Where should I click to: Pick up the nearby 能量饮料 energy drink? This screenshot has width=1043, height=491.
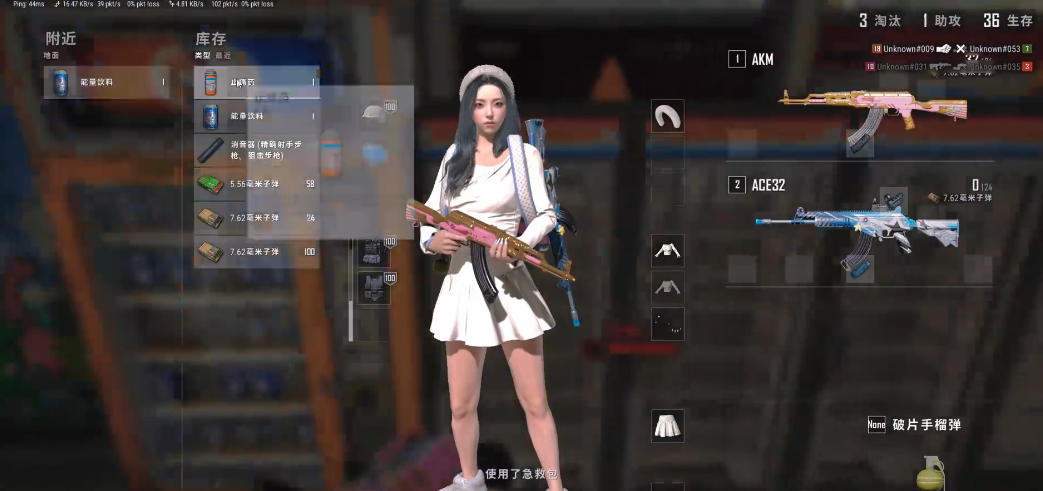(x=108, y=82)
